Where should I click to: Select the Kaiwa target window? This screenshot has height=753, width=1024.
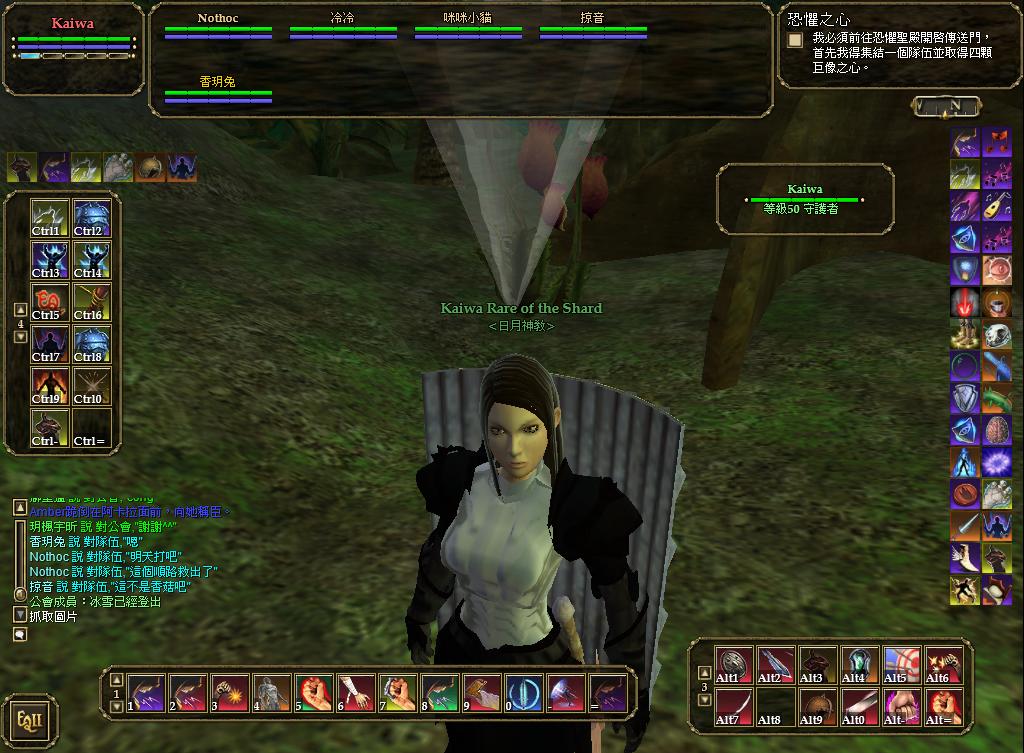point(804,199)
